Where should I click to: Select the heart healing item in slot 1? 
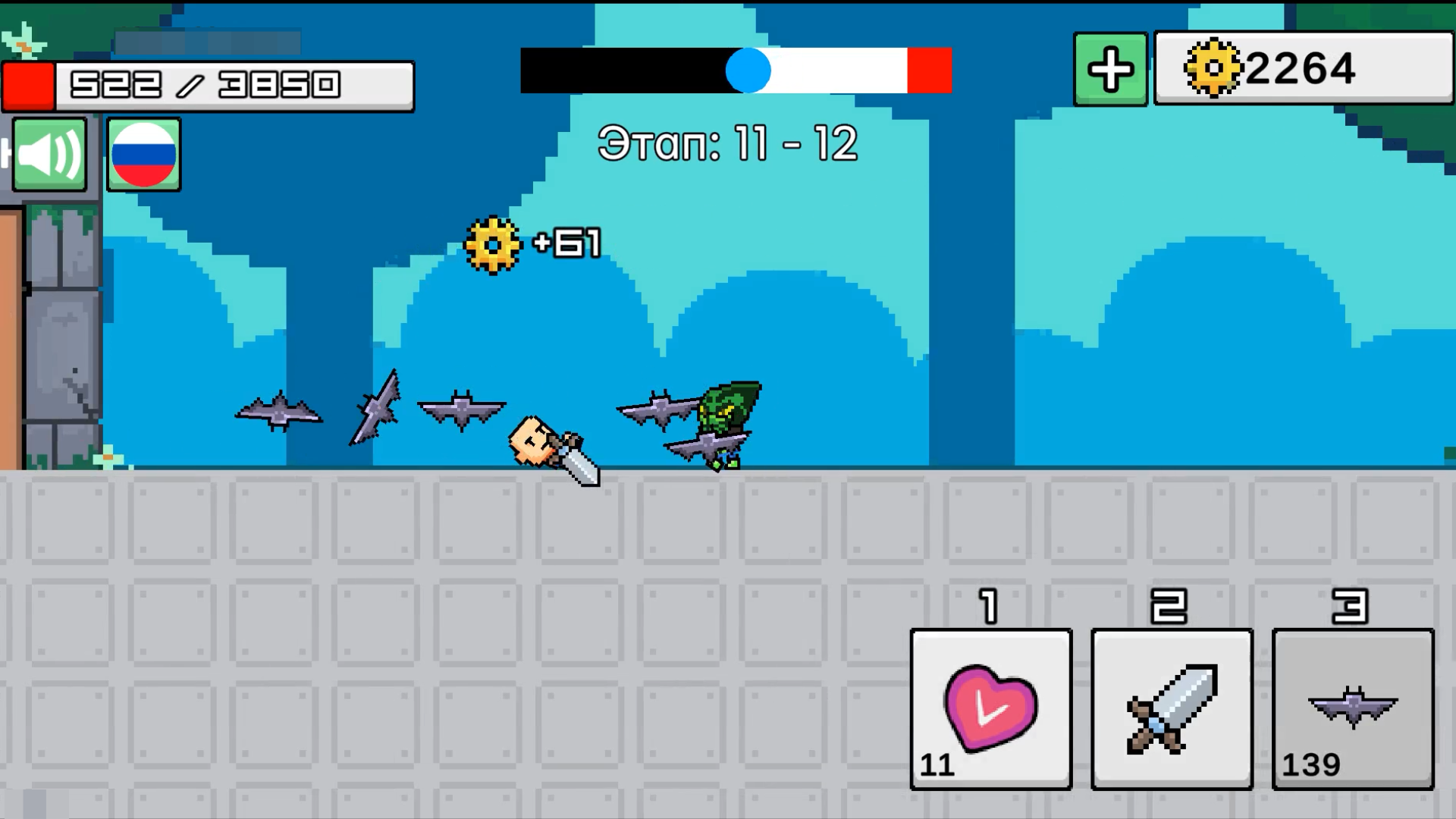tap(990, 709)
